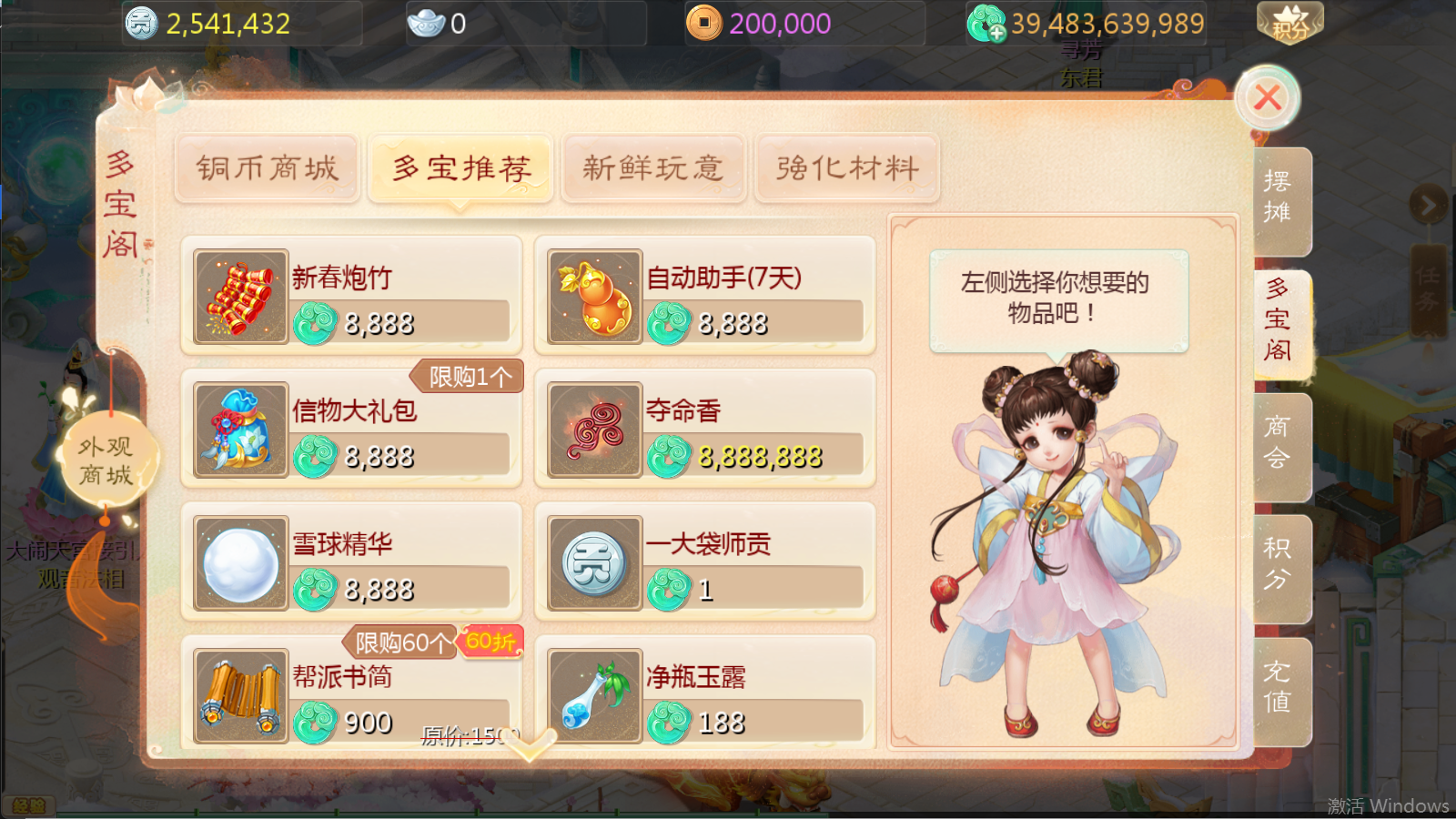Select the 一大袋师贡 item
The image size is (1456, 819).
click(x=705, y=561)
